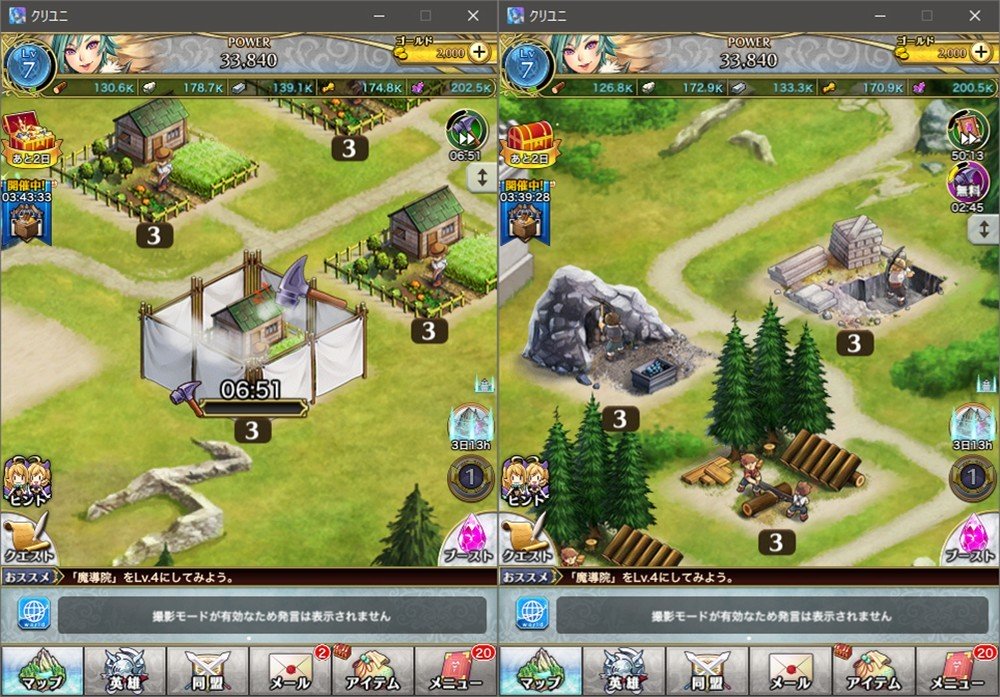Viewport: 1000px width, 697px height.
Task: Tap the speed-up icon showing 06:51
Action: (x=466, y=132)
